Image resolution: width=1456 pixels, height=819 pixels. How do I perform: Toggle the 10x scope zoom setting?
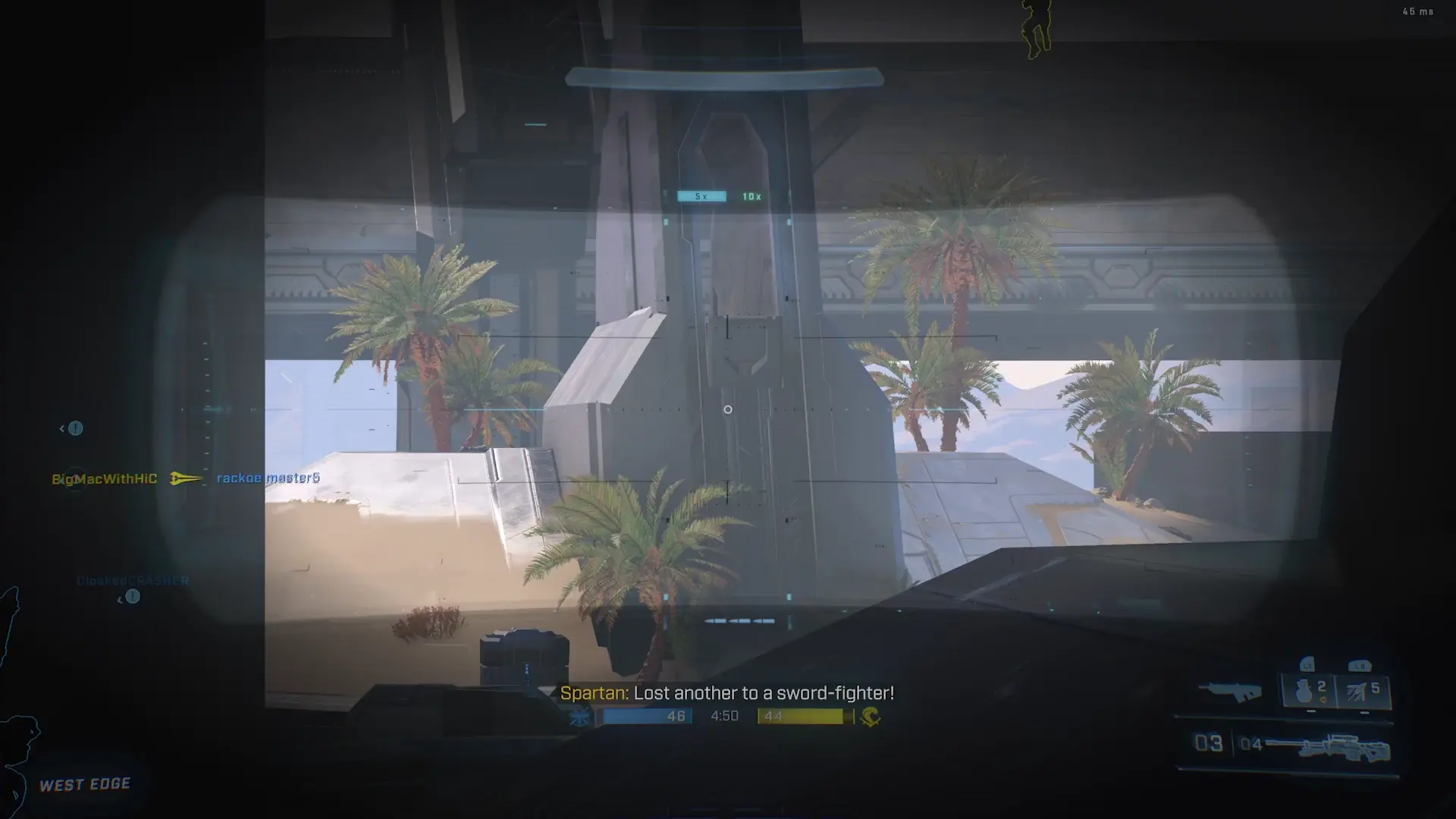pos(753,196)
